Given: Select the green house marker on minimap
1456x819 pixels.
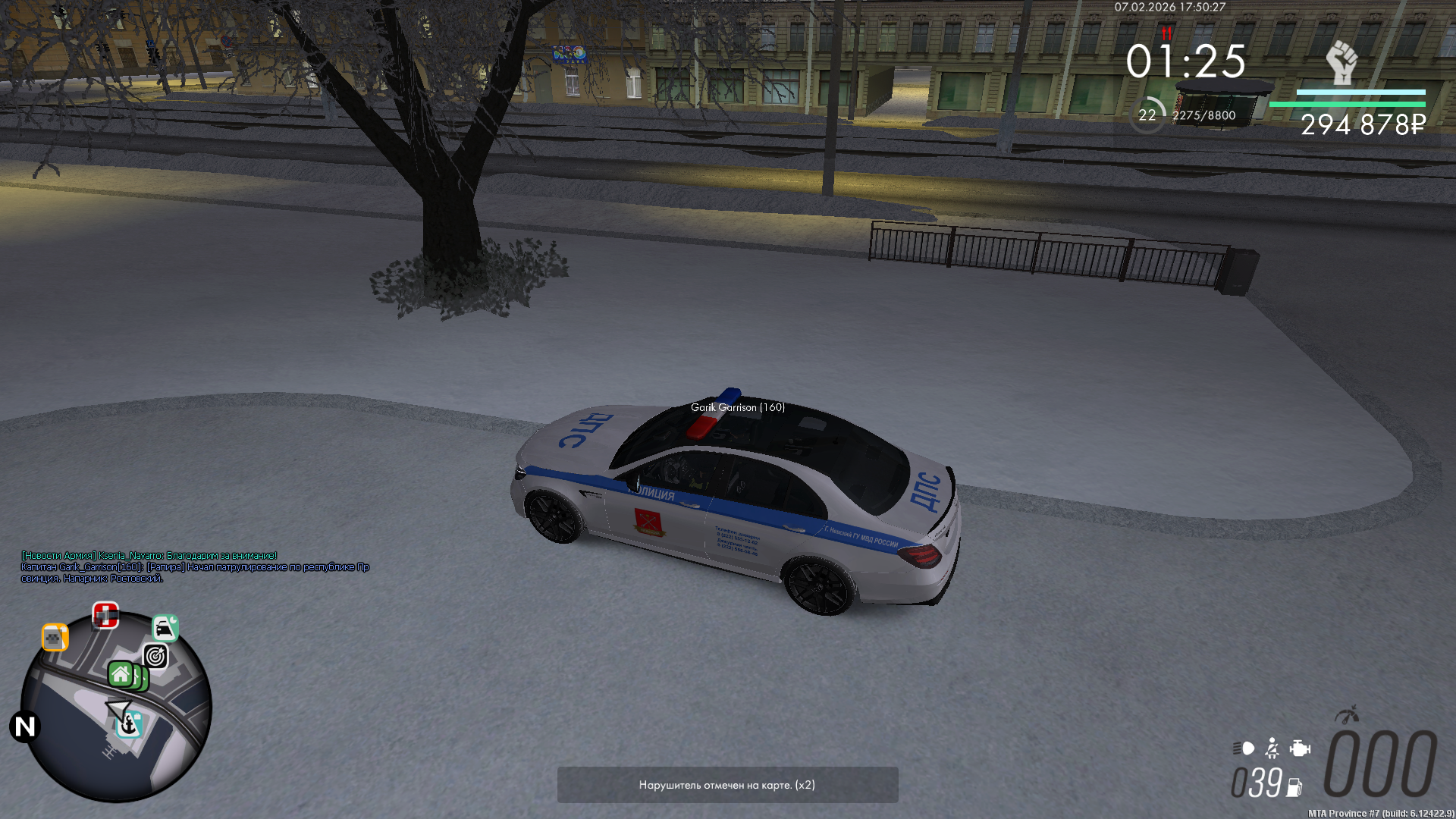Looking at the screenshot, I should 121,673.
